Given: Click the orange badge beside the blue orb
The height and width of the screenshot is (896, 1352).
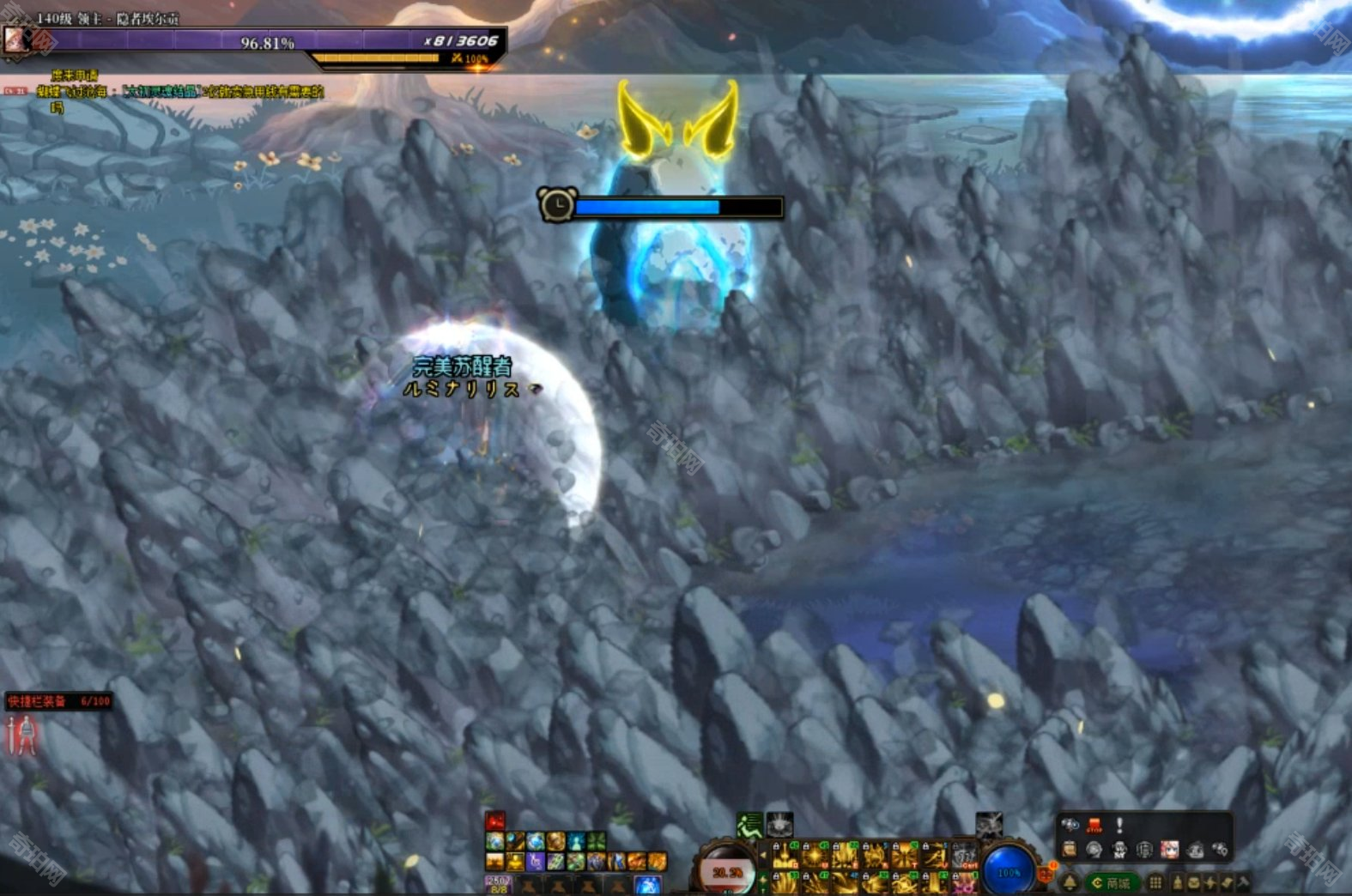Looking at the screenshot, I should pyautogui.click(x=1046, y=875).
